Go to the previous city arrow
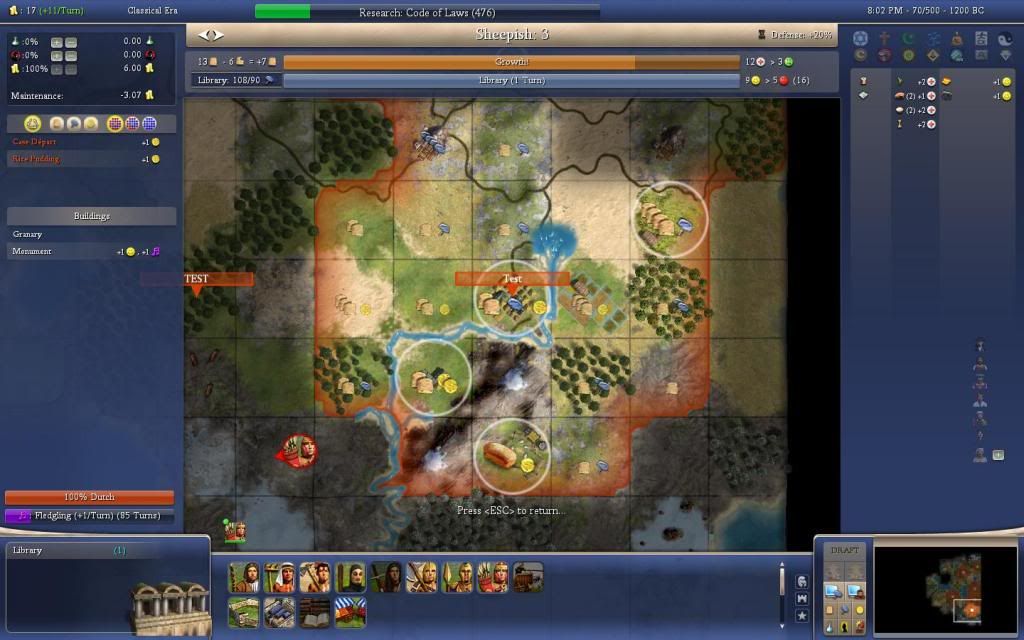Screen dimensions: 1024x640 click(x=204, y=35)
